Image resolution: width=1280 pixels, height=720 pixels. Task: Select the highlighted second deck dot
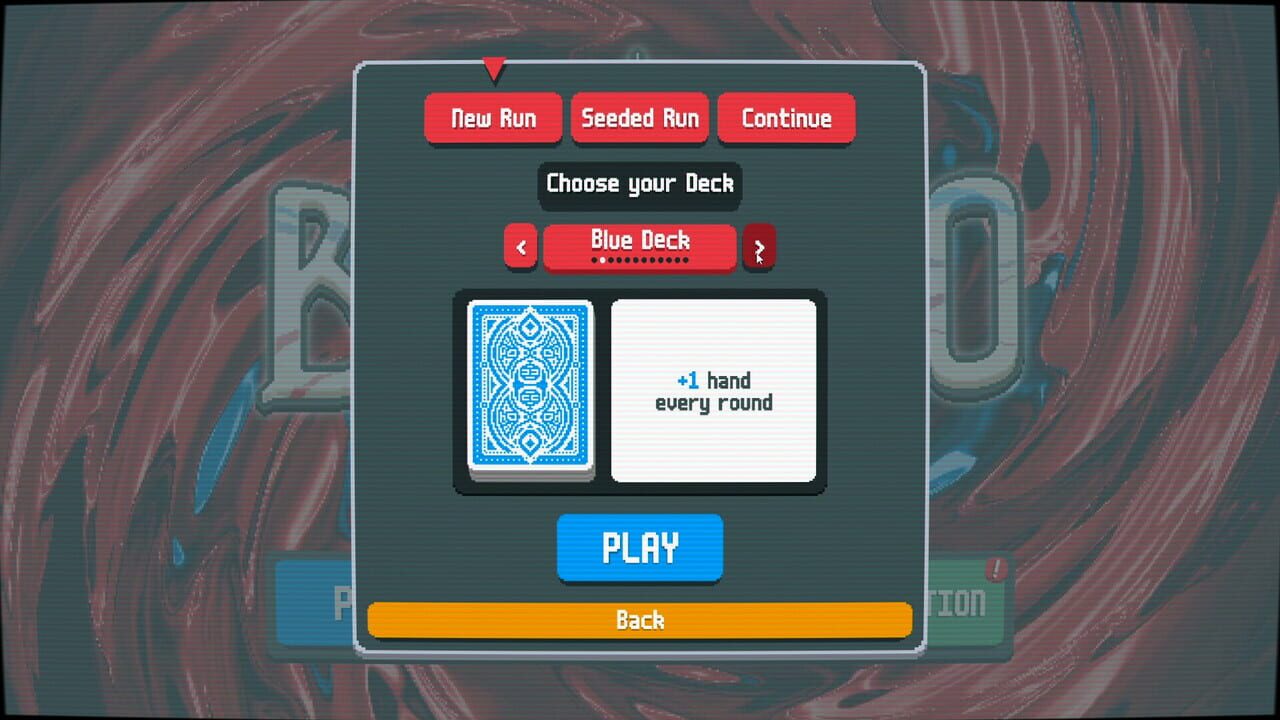click(602, 260)
